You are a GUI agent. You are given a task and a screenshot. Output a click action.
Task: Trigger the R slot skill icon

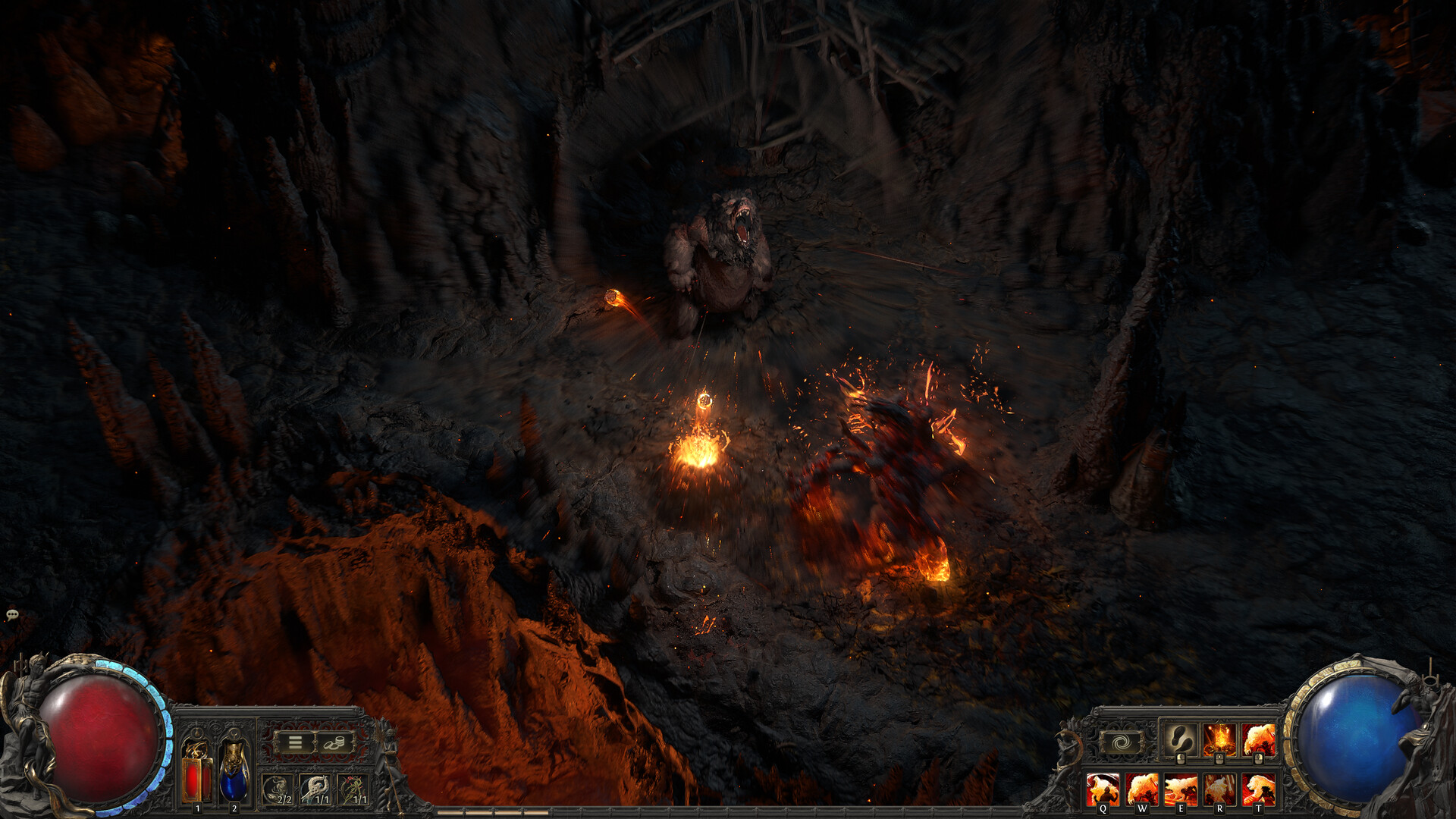pos(1220,789)
